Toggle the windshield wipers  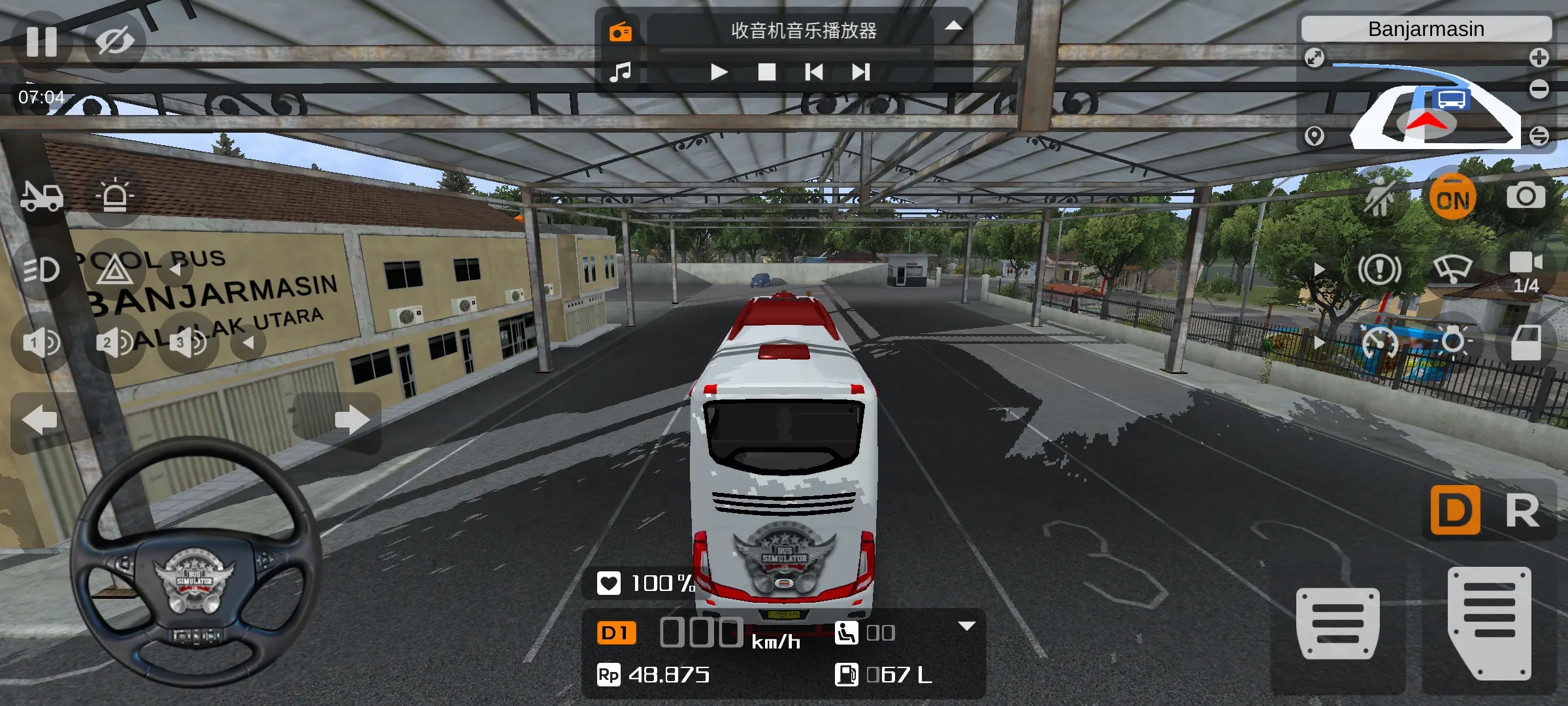tap(1453, 268)
